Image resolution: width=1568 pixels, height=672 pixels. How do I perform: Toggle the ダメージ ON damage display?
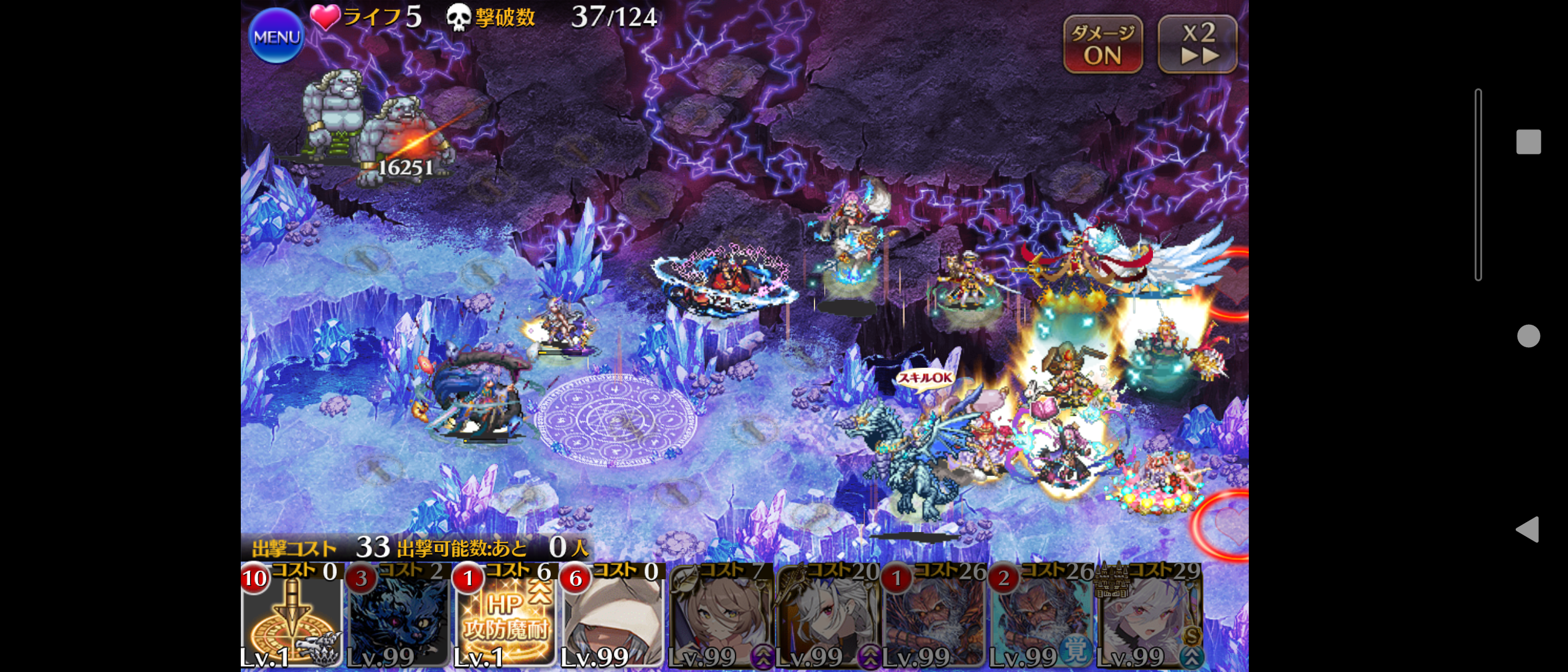point(1103,44)
